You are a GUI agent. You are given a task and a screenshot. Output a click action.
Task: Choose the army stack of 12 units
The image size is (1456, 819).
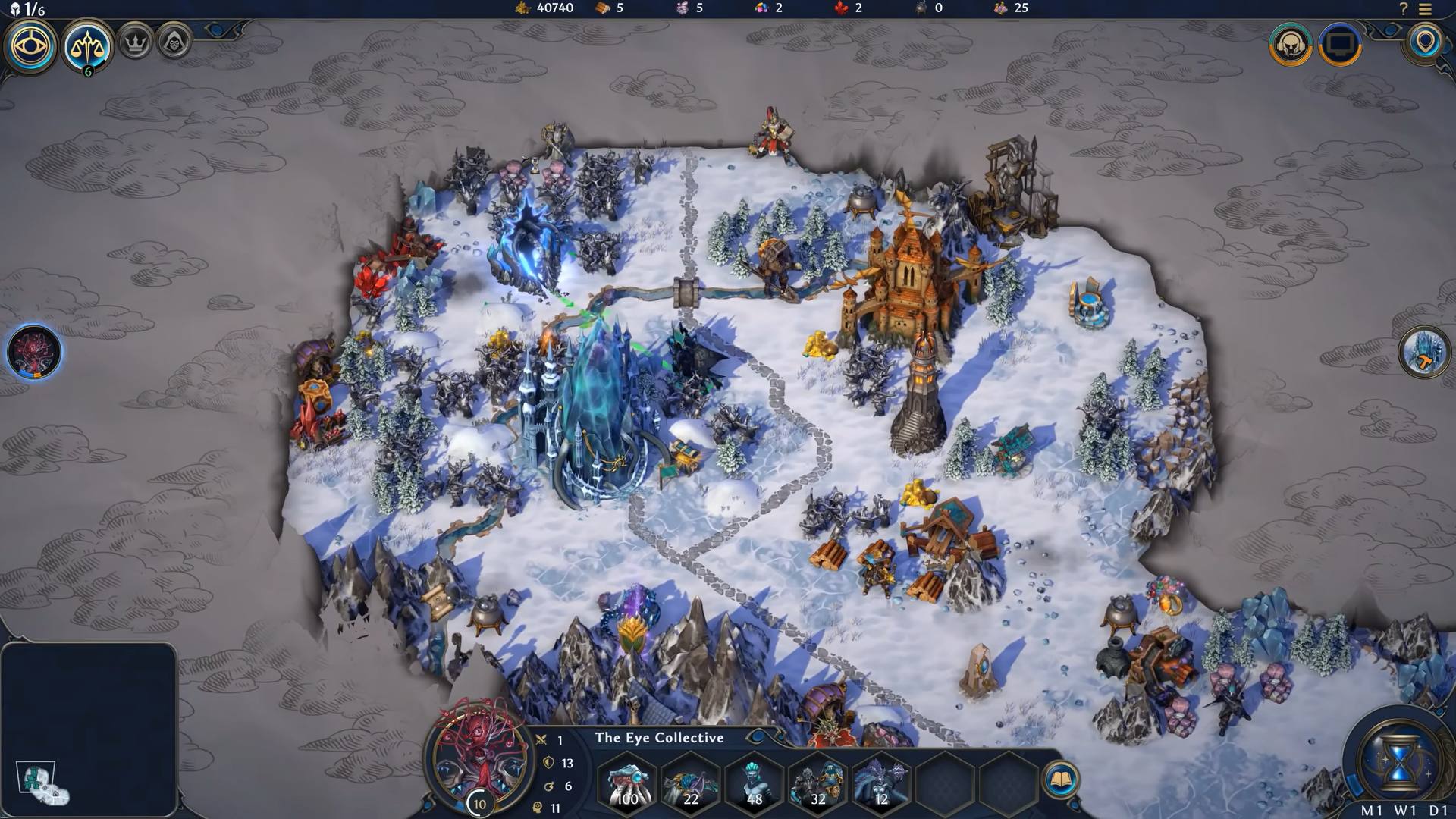click(x=880, y=783)
